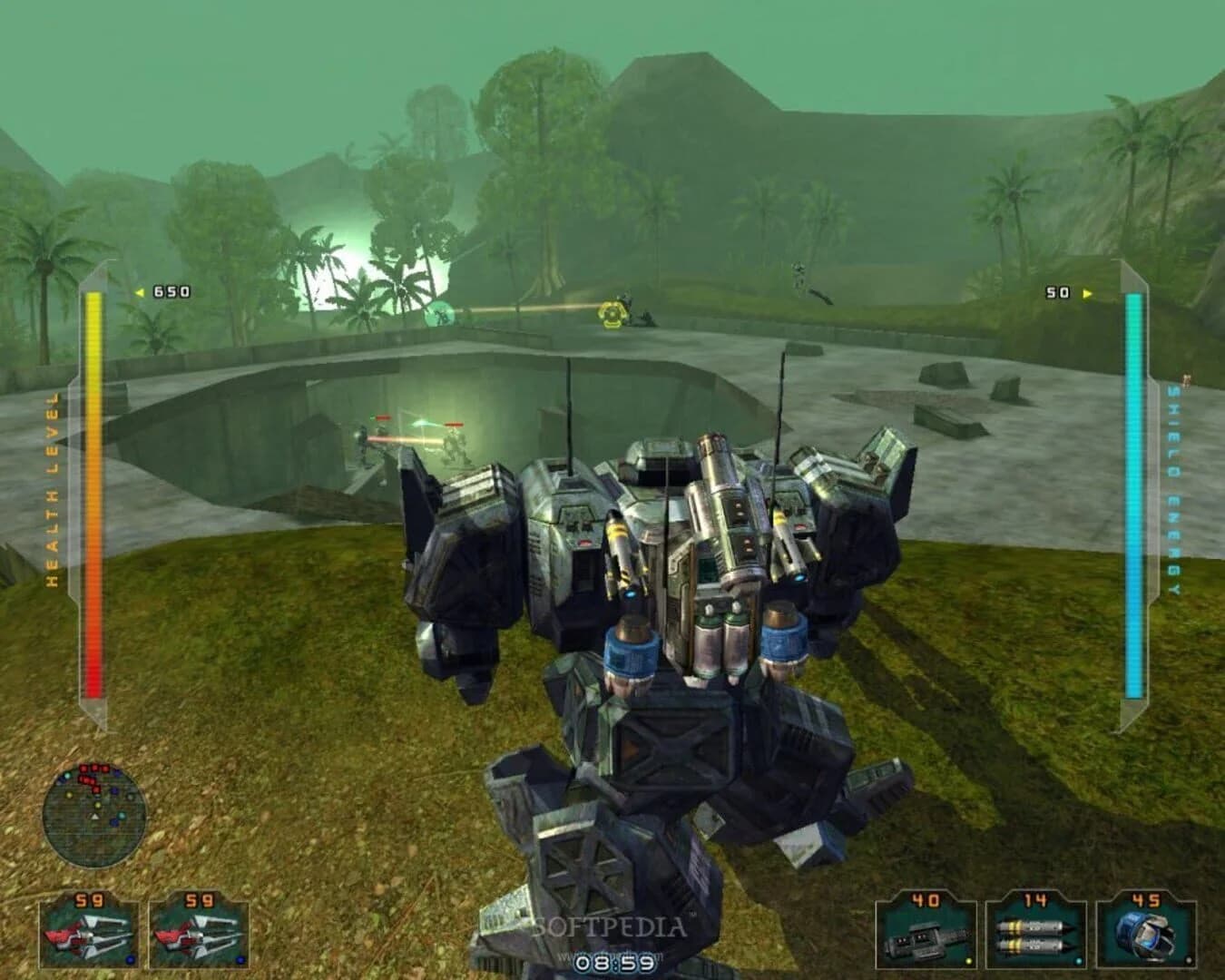Select the left red laser weapon icon

click(x=86, y=935)
